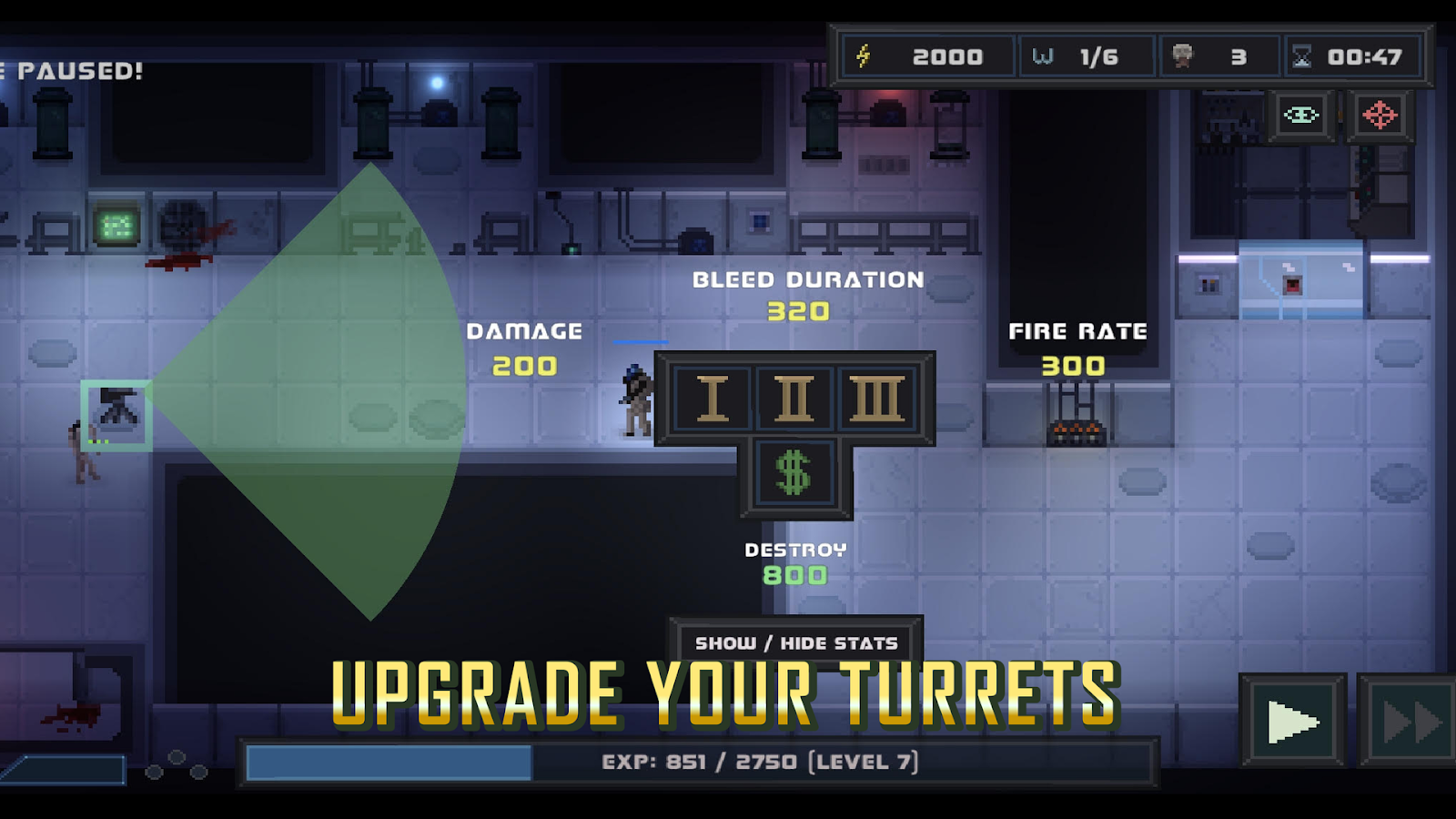
Task: Pick the Fire Rate upgrade tier III
Action: click(x=876, y=399)
